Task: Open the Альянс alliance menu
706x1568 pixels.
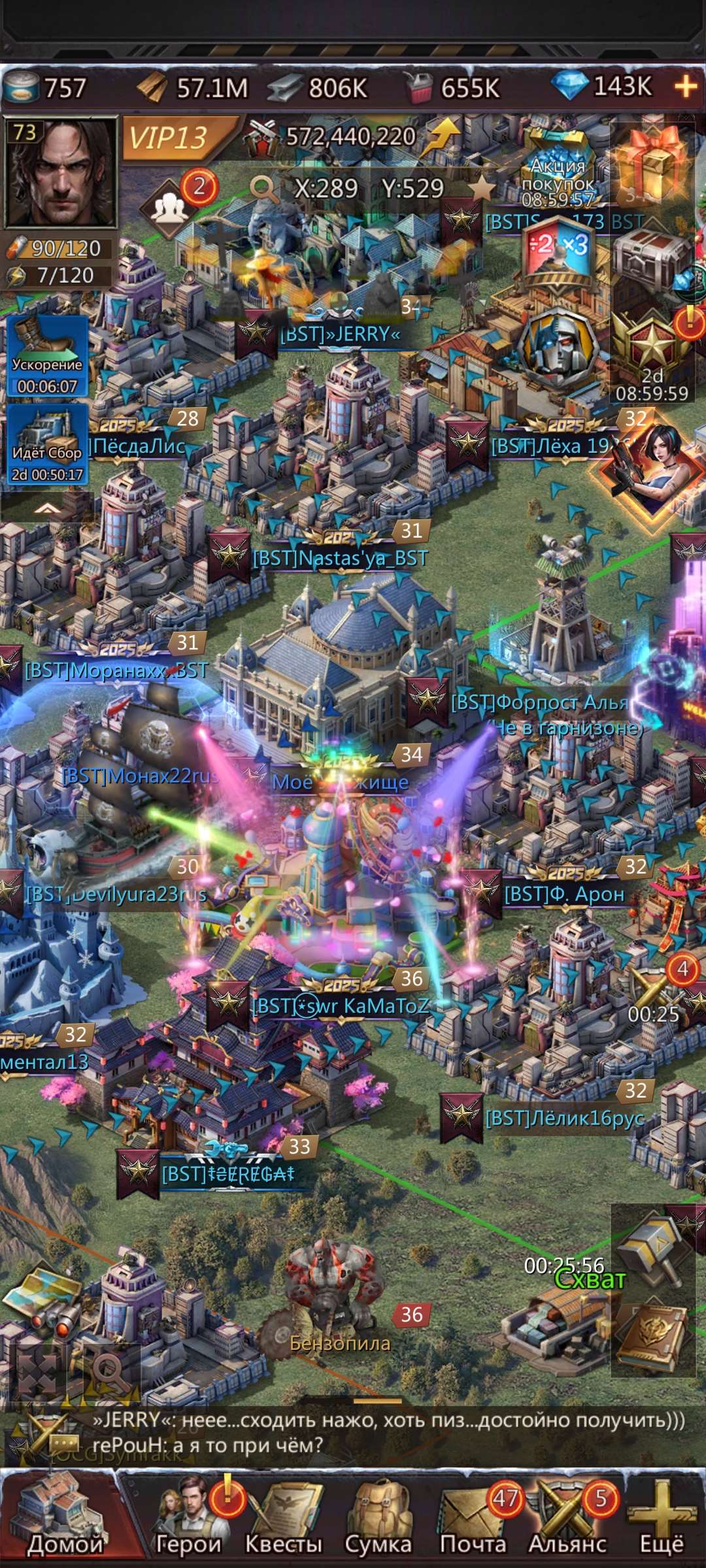Action: 567,1517
